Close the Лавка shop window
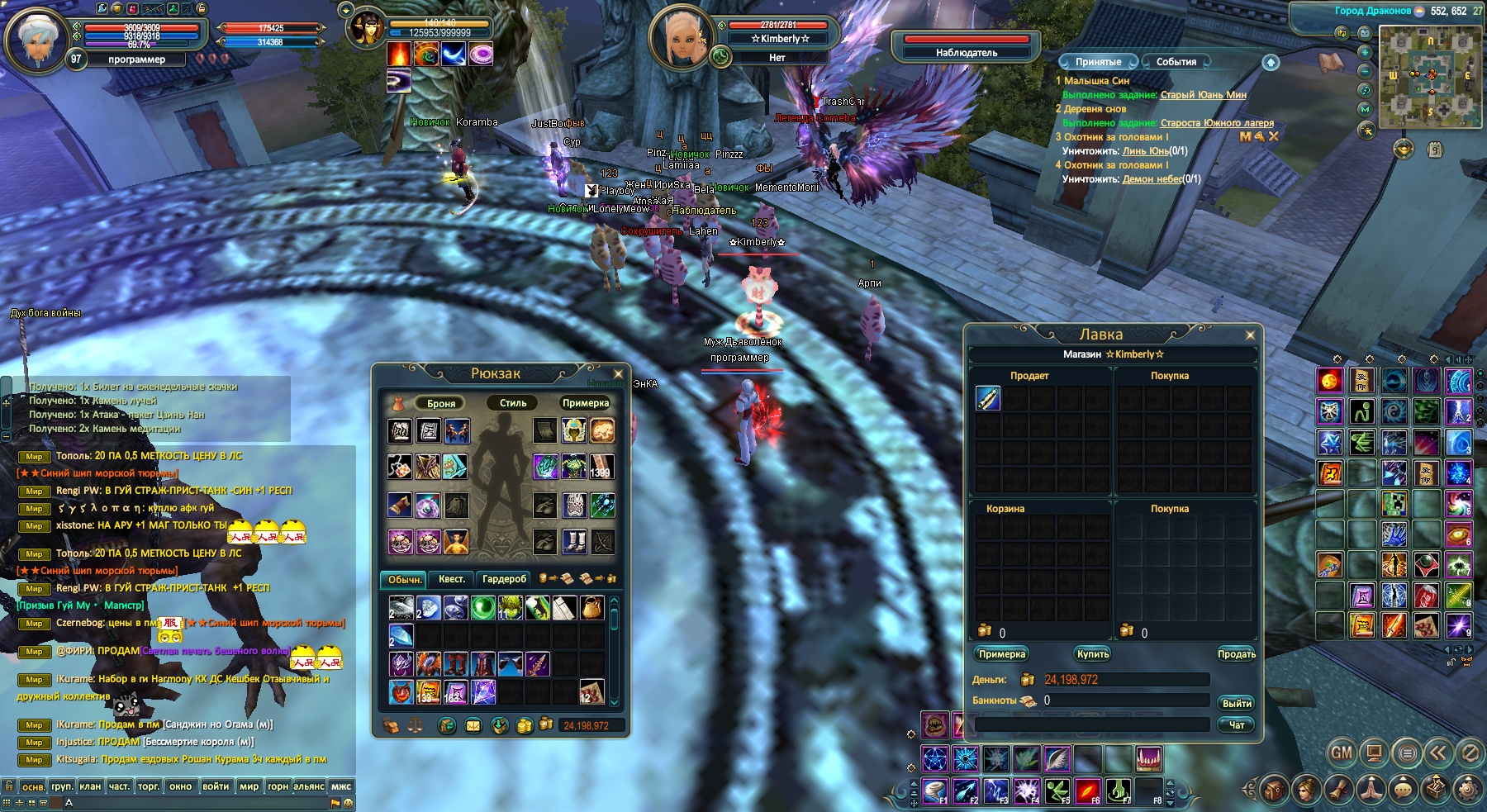Viewport: 1487px width, 812px height. click(1250, 335)
